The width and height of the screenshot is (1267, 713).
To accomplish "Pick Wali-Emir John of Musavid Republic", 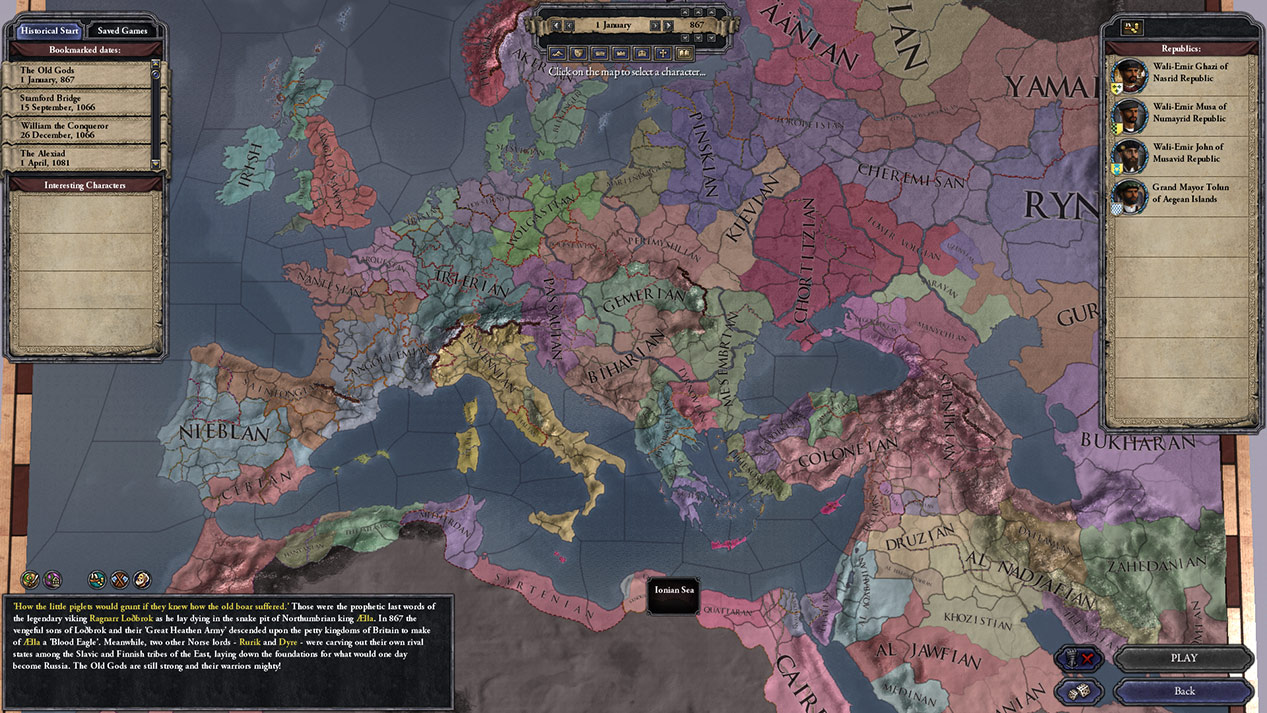I will tap(1182, 153).
